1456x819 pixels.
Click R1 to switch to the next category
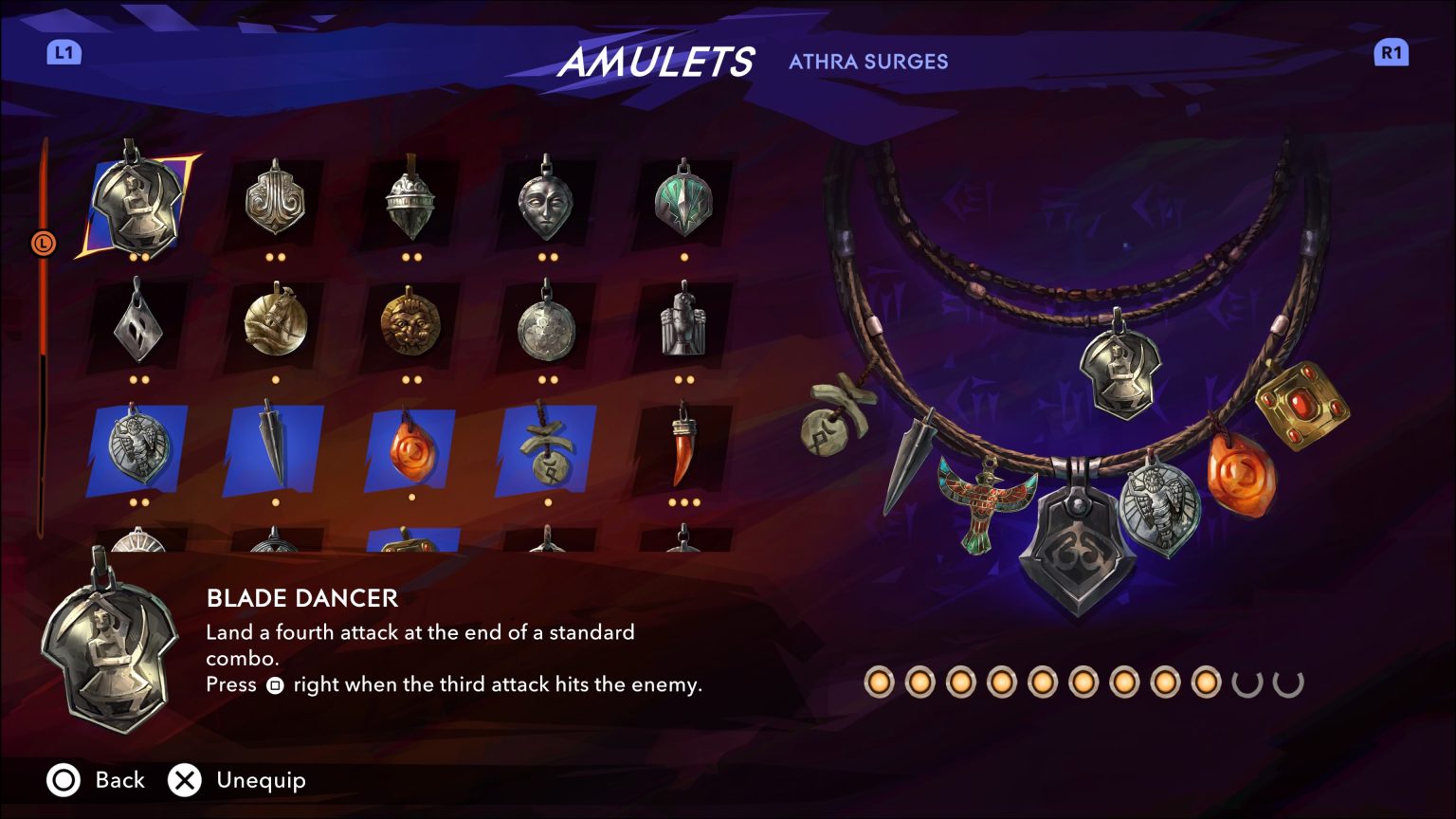1391,53
